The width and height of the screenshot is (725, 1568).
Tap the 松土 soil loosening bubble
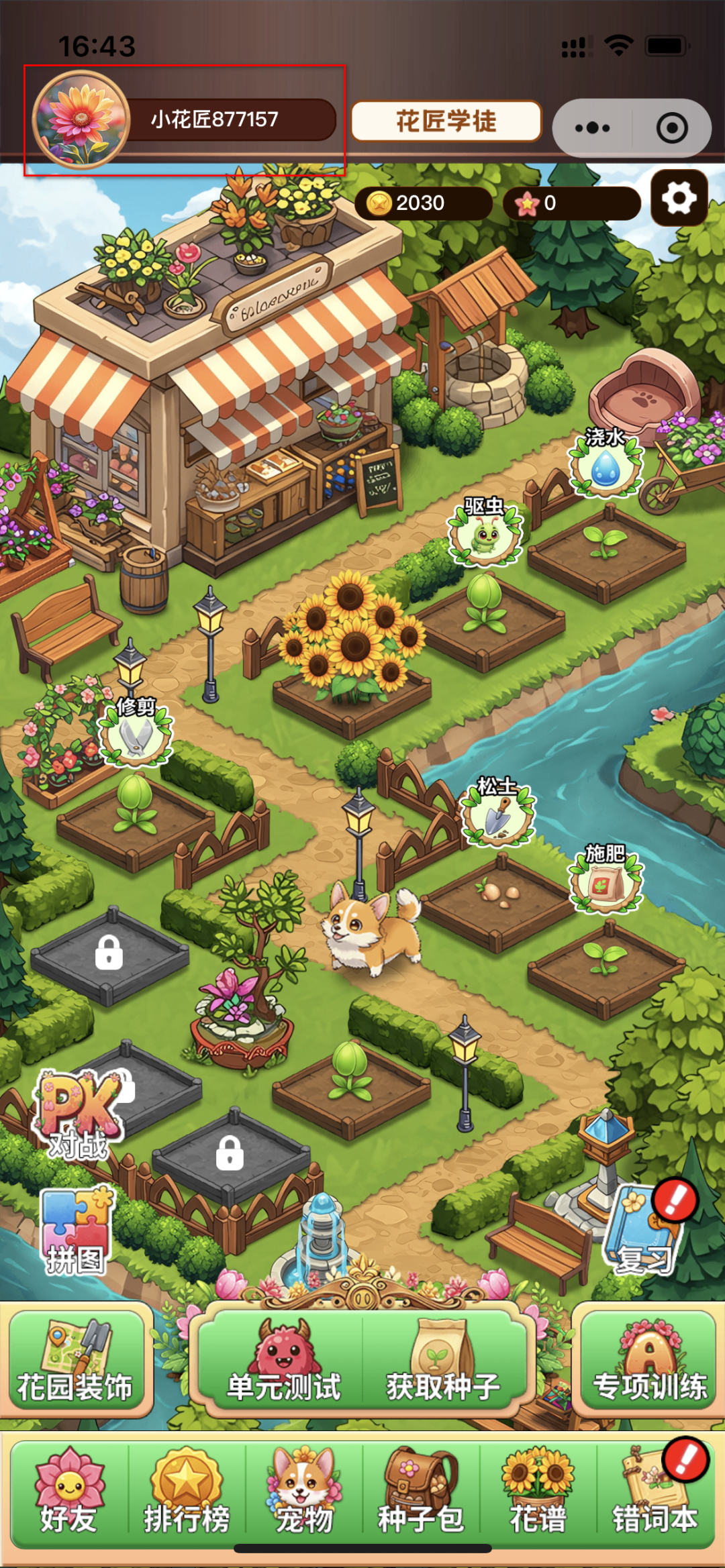tap(497, 813)
